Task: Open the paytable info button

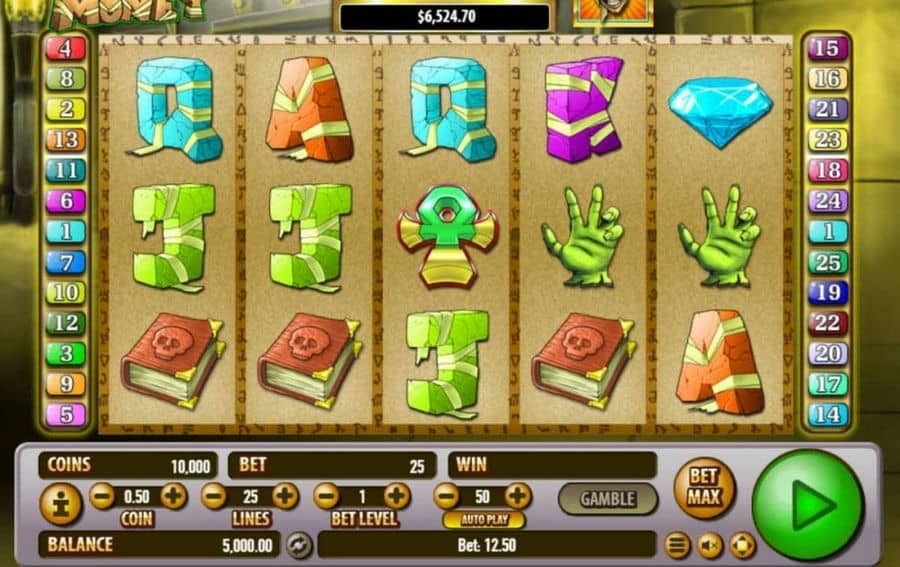Action: click(x=60, y=503)
